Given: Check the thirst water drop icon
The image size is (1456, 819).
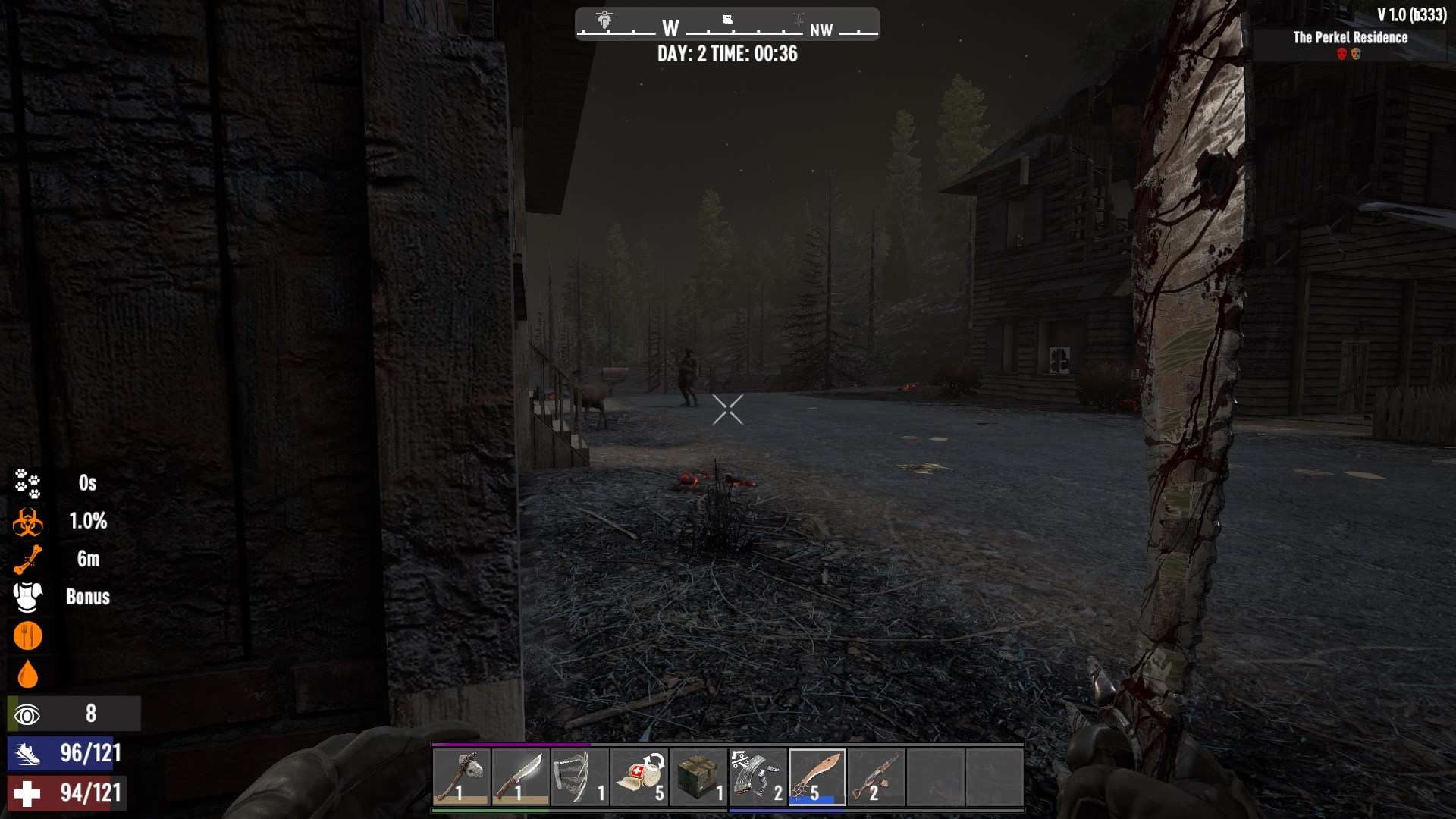Looking at the screenshot, I should coord(28,673).
